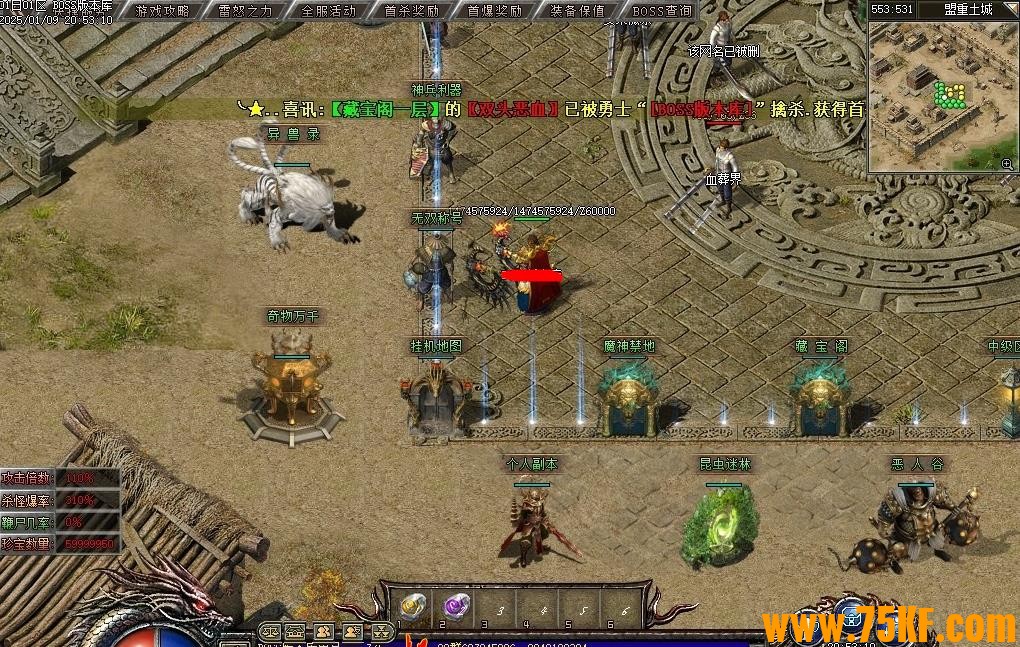
Task: Show the 首杀奖励 first-kill rewards
Action: 412,11
